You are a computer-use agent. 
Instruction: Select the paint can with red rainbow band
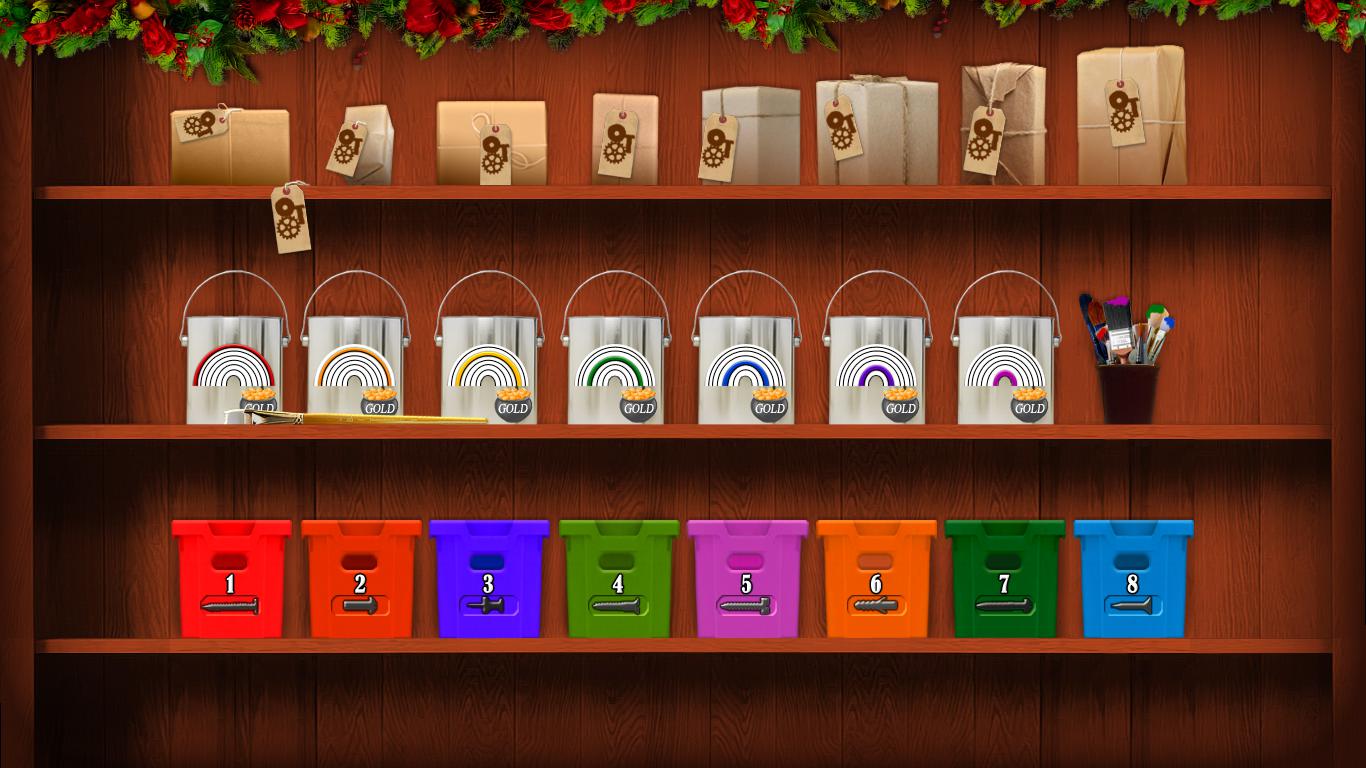(x=234, y=365)
